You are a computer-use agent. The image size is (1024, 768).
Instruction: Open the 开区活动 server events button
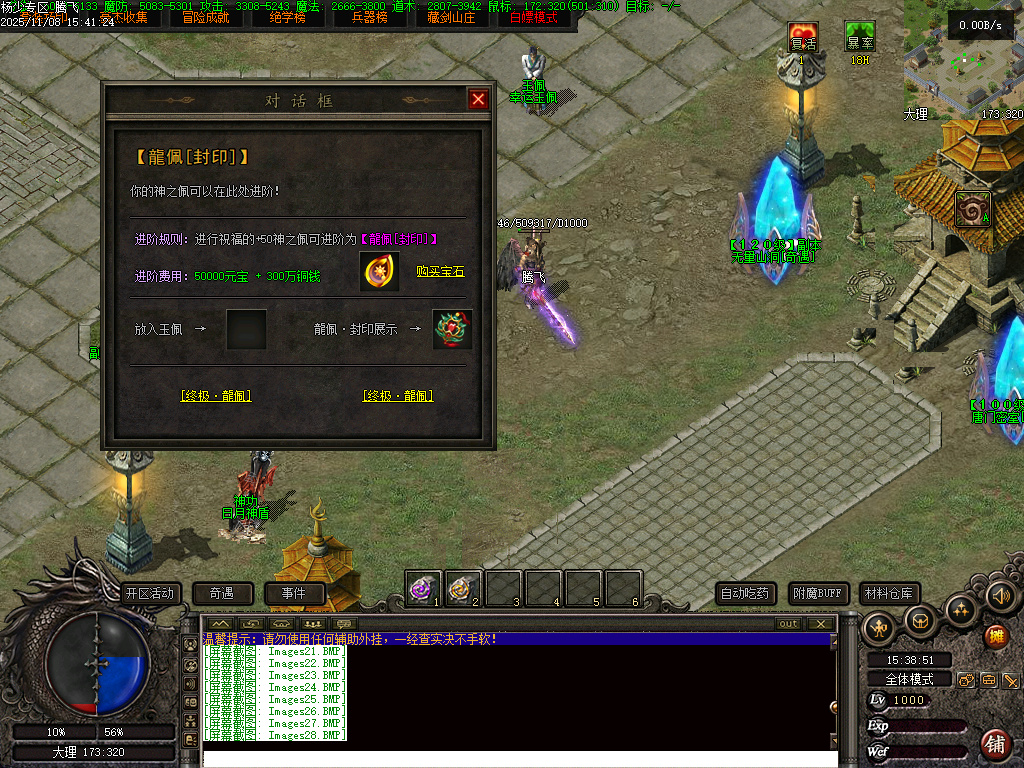149,593
